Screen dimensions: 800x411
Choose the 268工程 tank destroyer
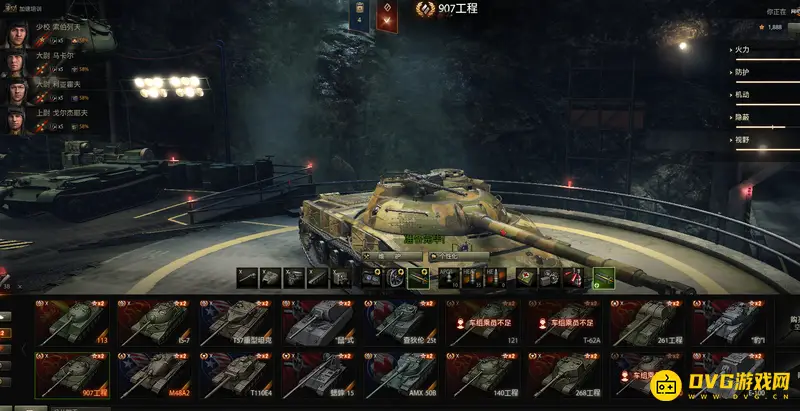(x=567, y=374)
